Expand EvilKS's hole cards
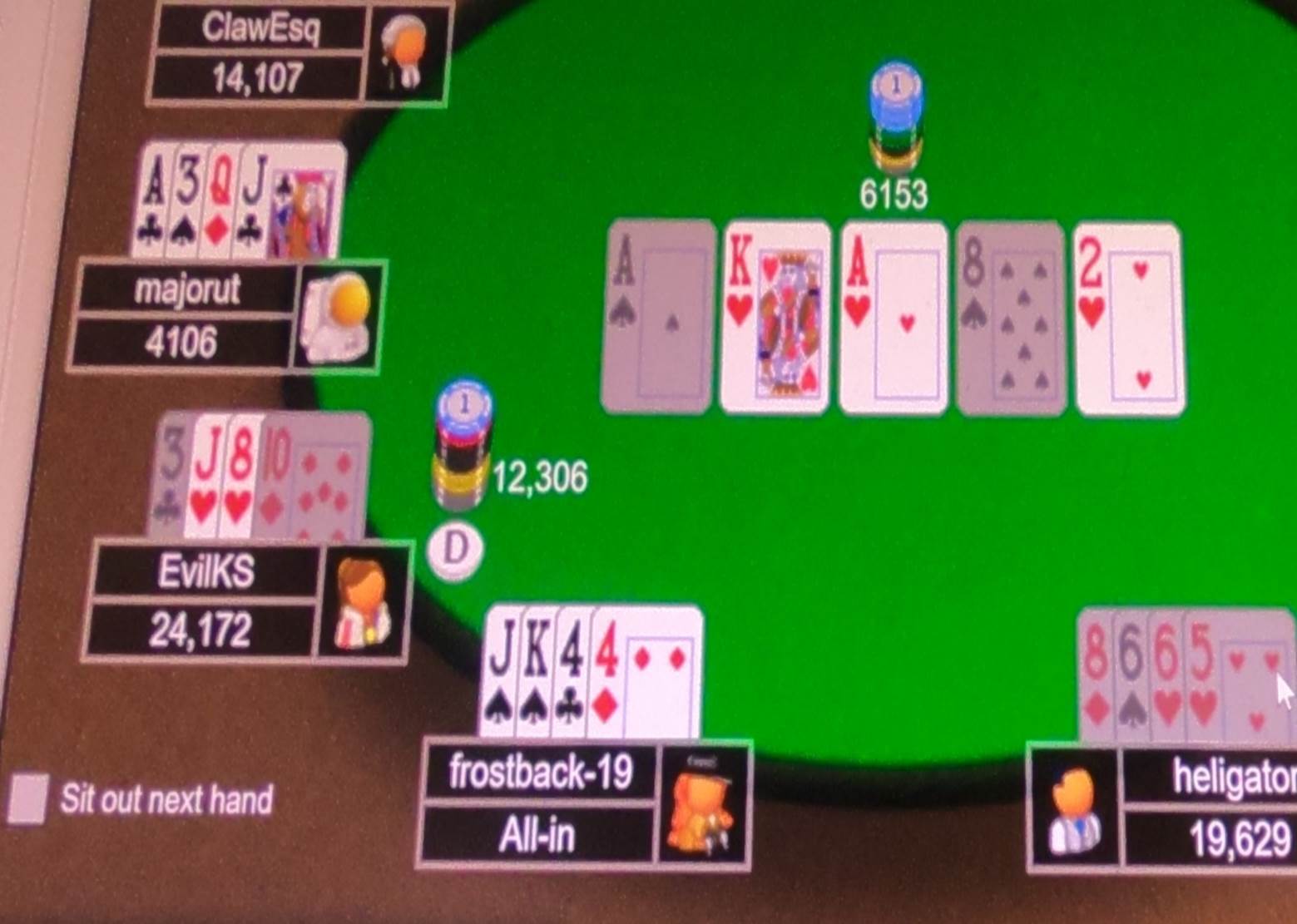Screen dimensions: 1297x924 click(x=258, y=474)
